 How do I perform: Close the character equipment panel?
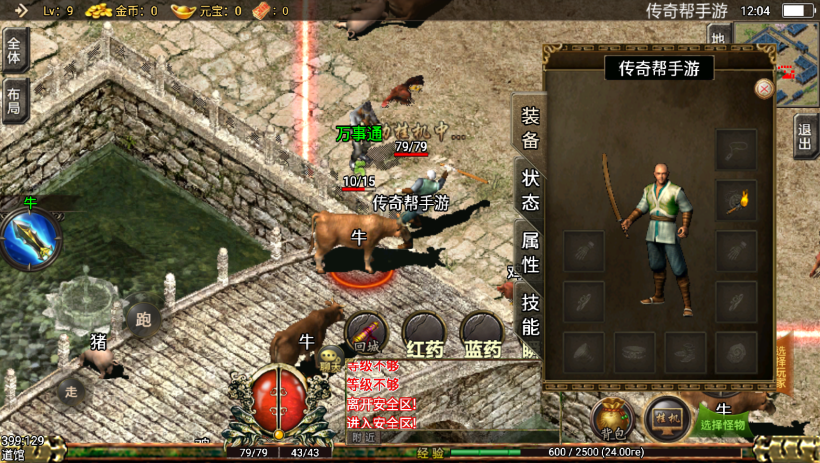tap(764, 88)
